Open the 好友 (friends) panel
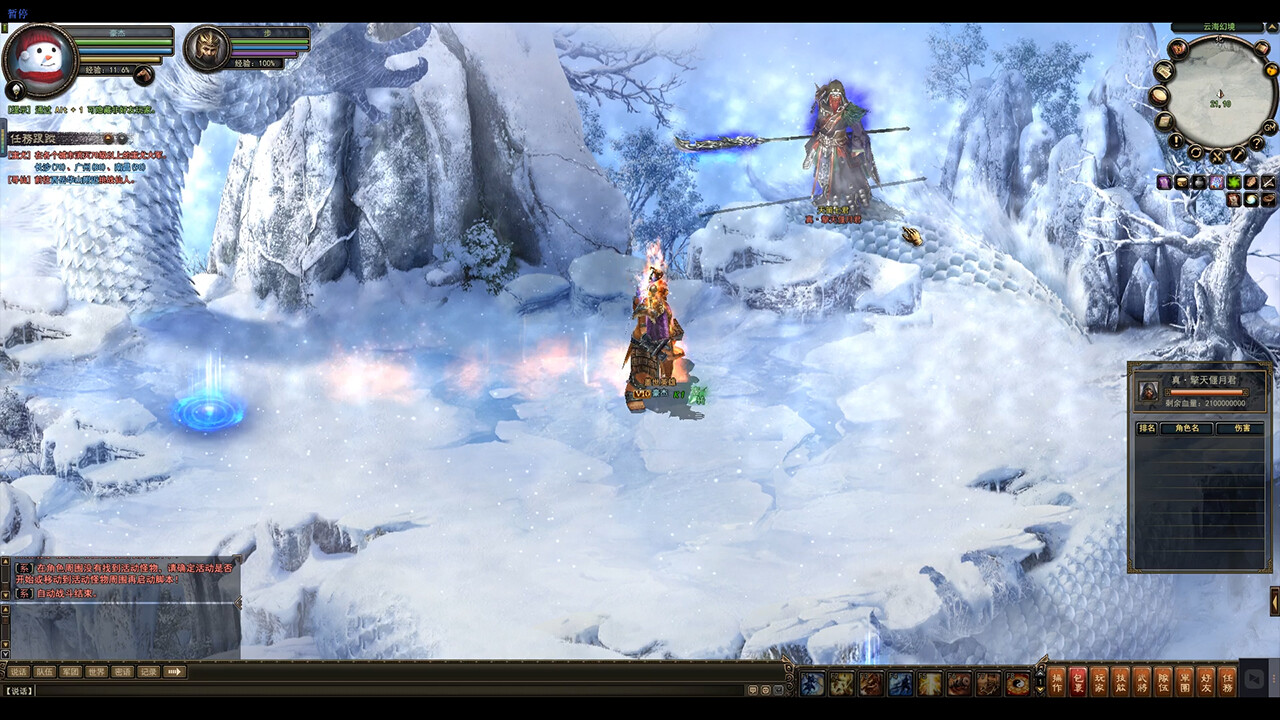The width and height of the screenshot is (1280, 720). pyautogui.click(x=1206, y=680)
